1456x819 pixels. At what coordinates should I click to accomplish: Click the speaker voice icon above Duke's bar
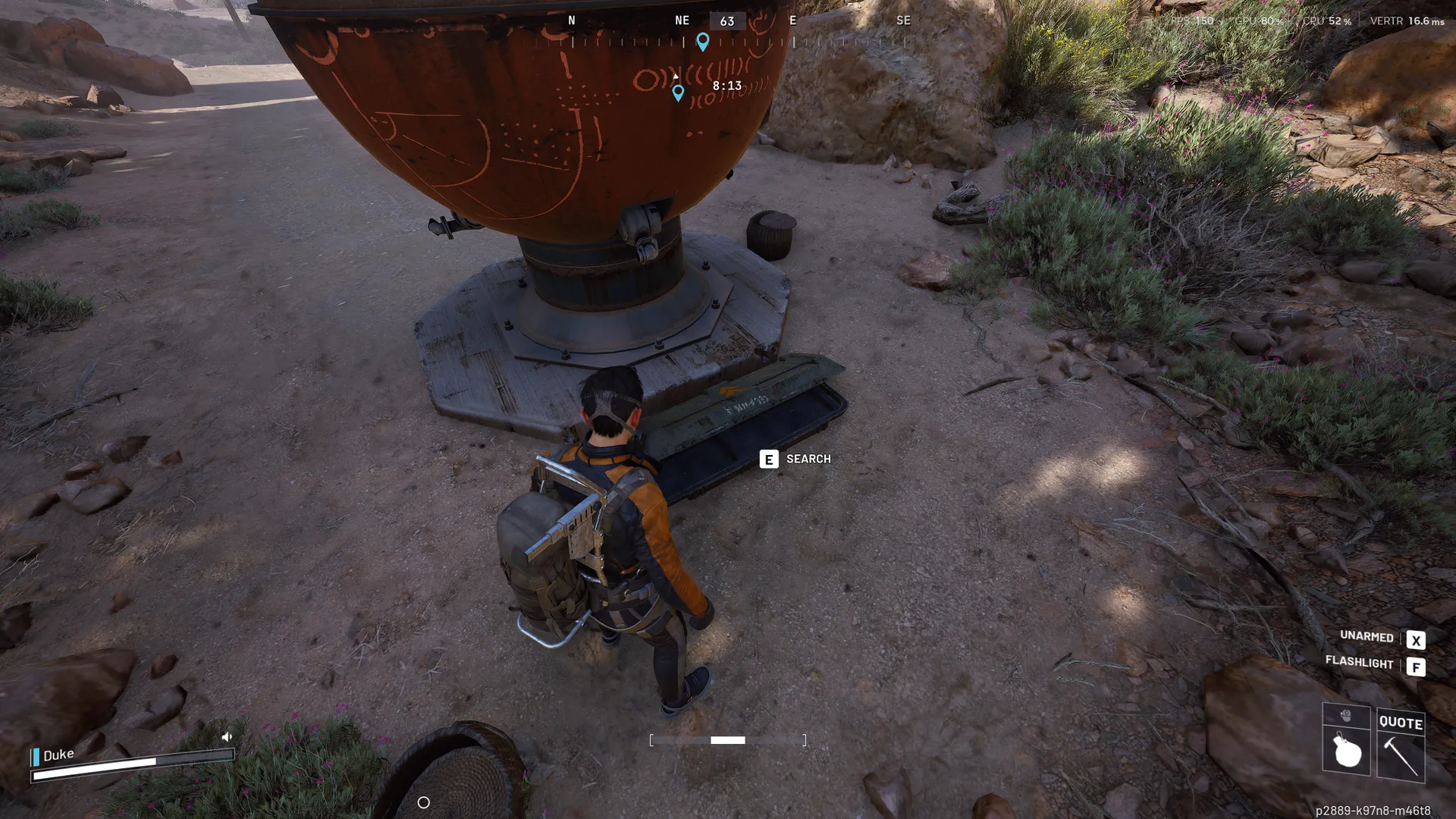click(227, 736)
